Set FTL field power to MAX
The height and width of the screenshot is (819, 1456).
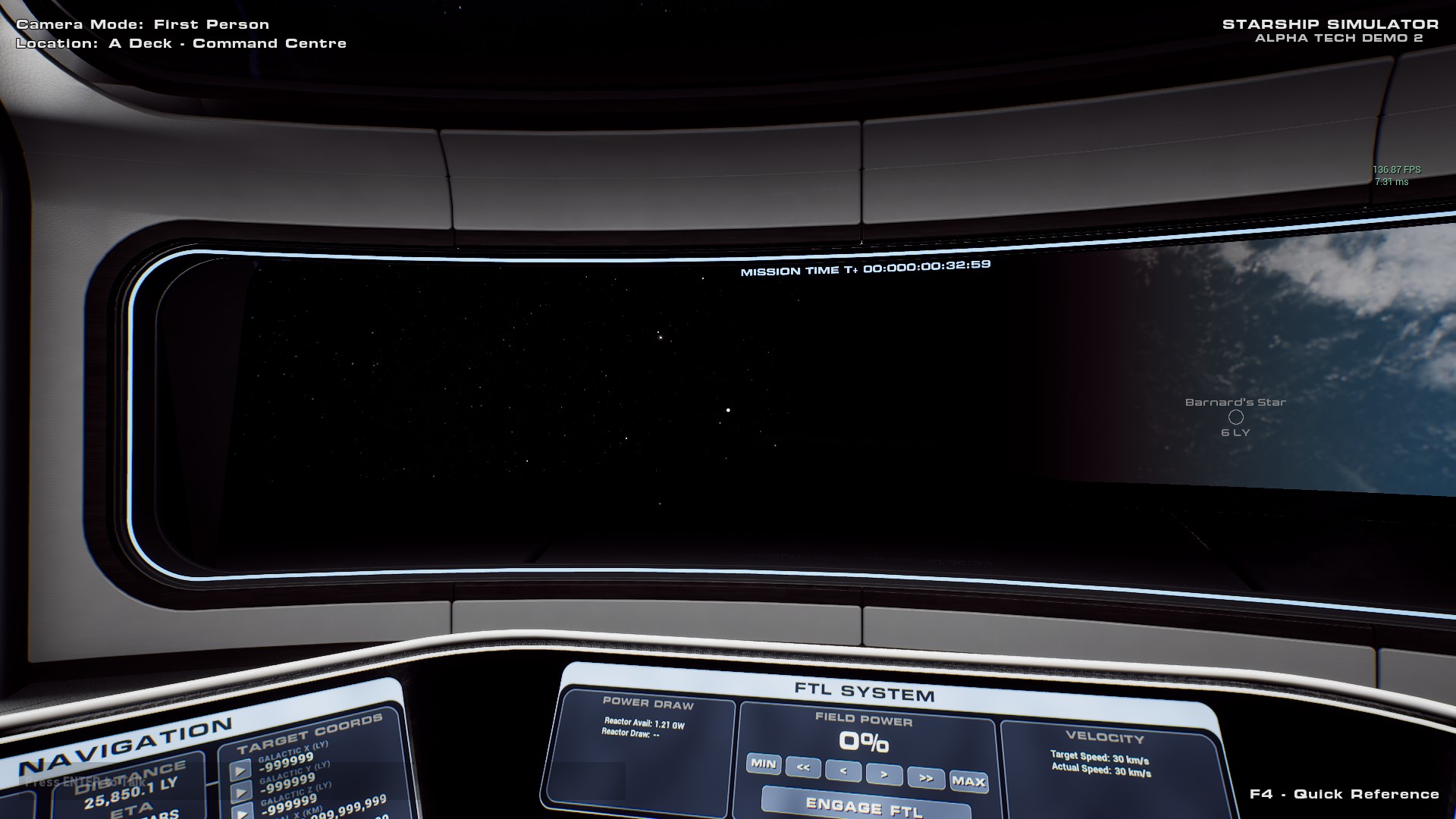[968, 781]
